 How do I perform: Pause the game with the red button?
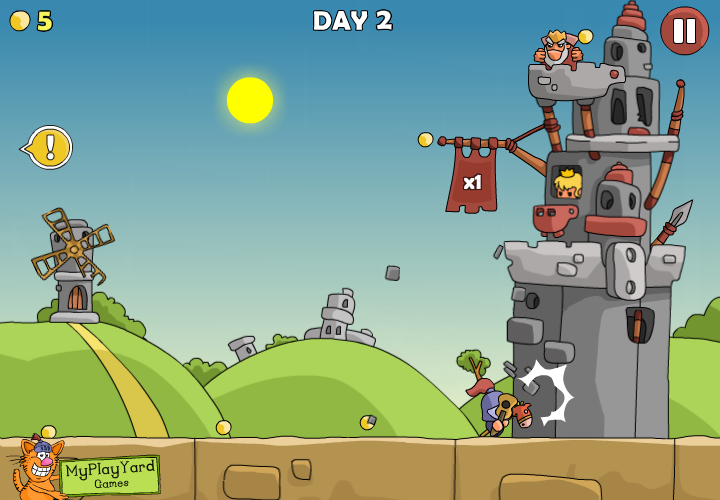point(684,31)
